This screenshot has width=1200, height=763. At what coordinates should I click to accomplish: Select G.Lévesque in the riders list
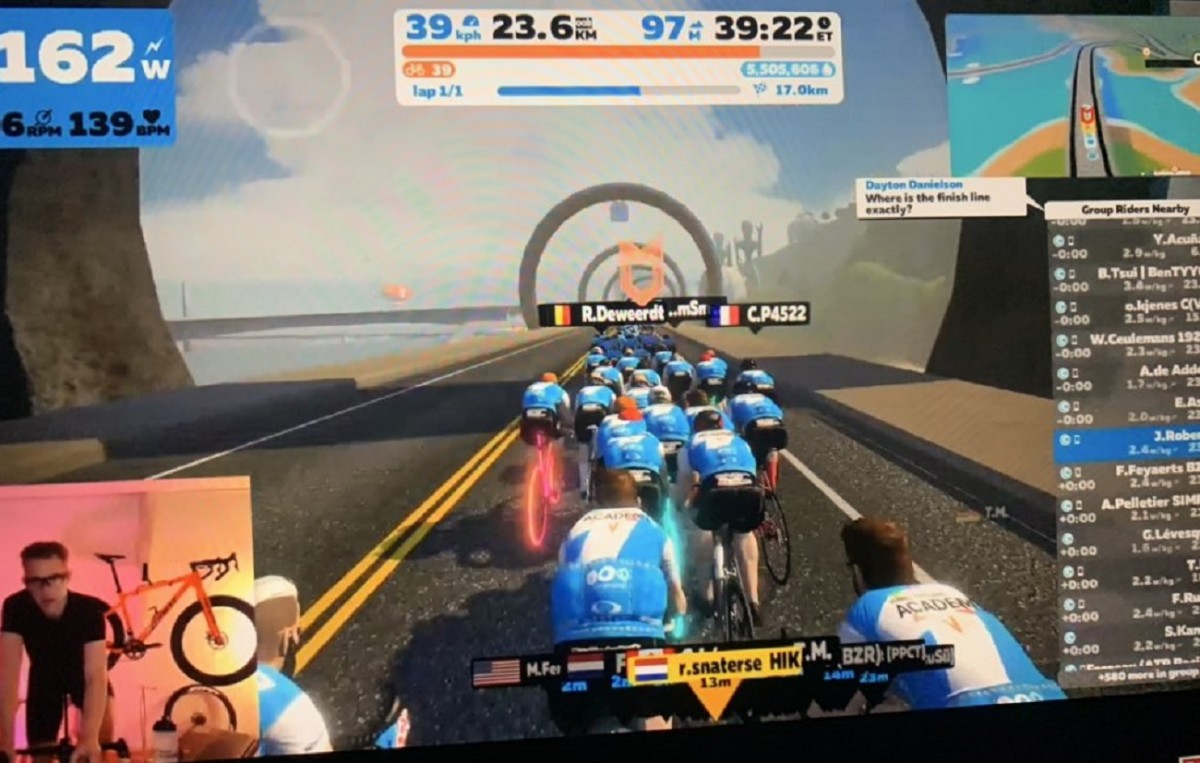pyautogui.click(x=1125, y=542)
